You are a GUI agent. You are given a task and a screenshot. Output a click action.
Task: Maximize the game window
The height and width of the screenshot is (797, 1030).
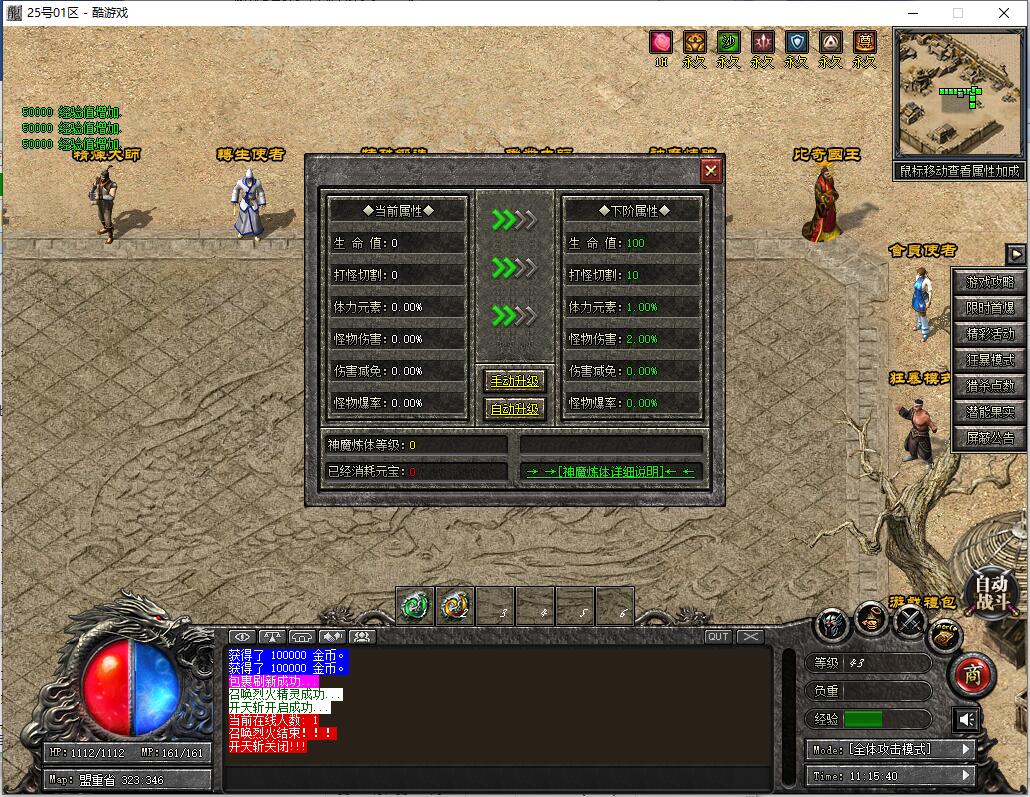[x=957, y=13]
